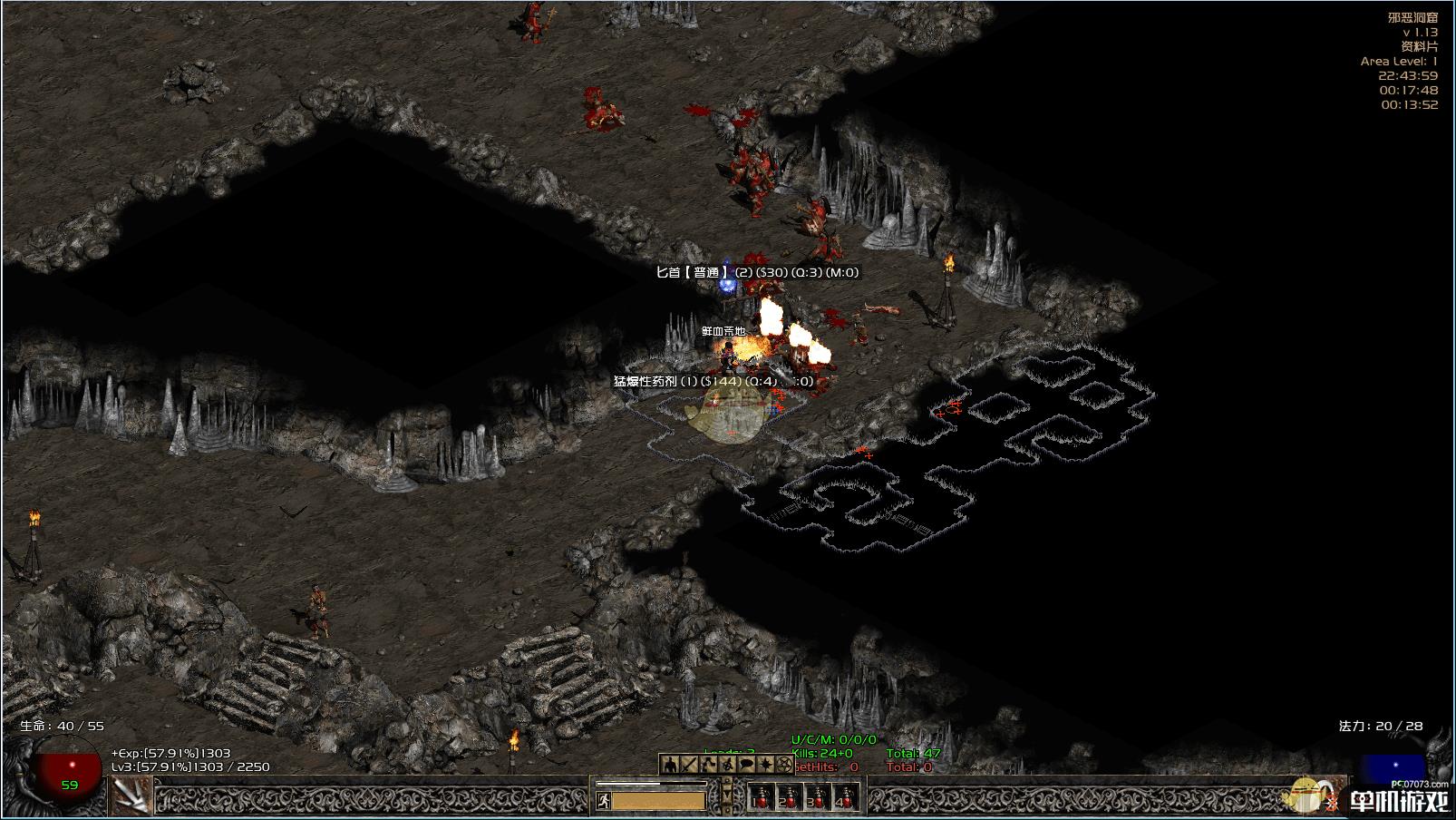Open the skill tree icon in mini panel
The width and height of the screenshot is (1456, 820).
[707, 764]
